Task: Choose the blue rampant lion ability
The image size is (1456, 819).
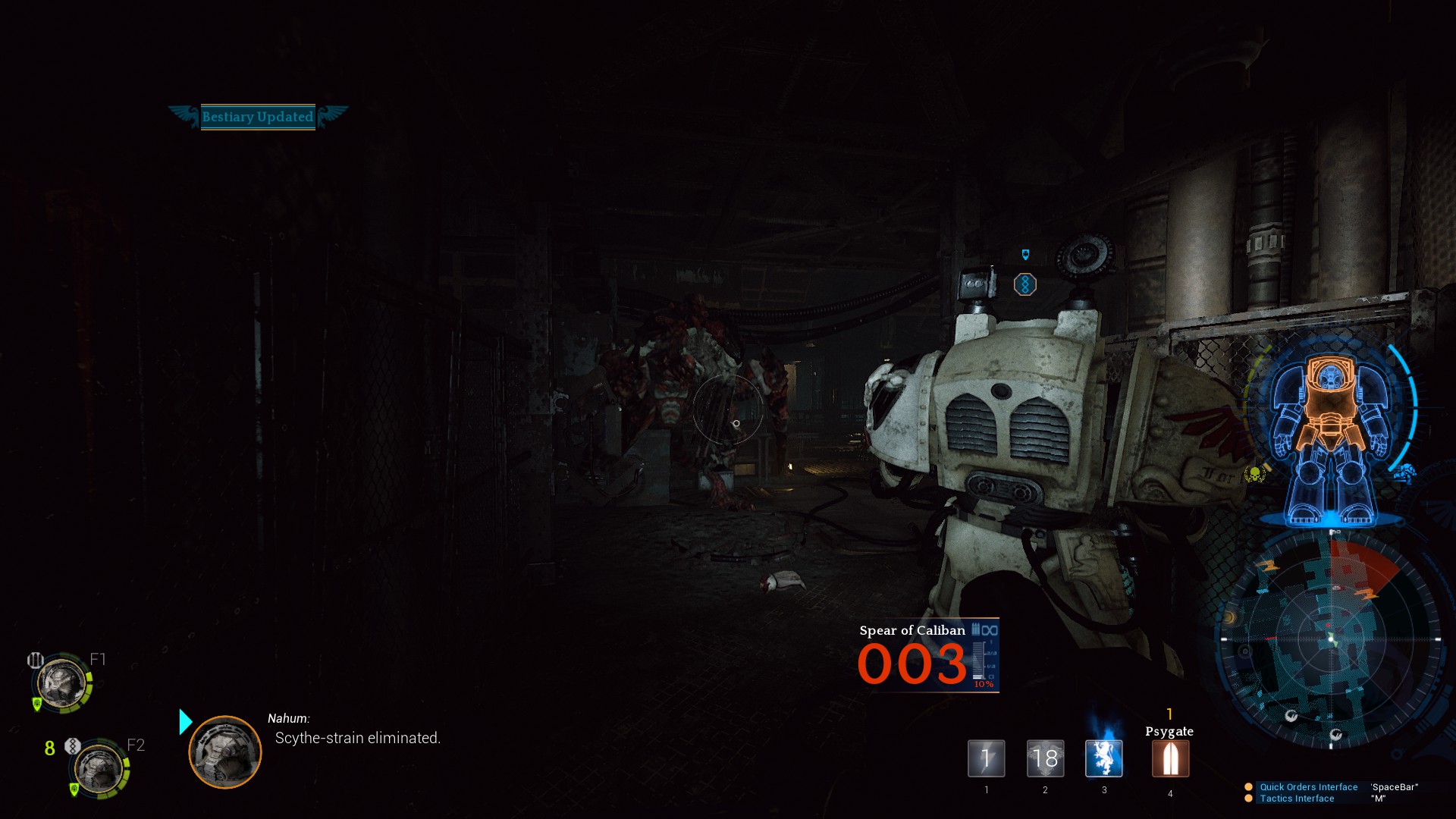Action: point(1103,758)
